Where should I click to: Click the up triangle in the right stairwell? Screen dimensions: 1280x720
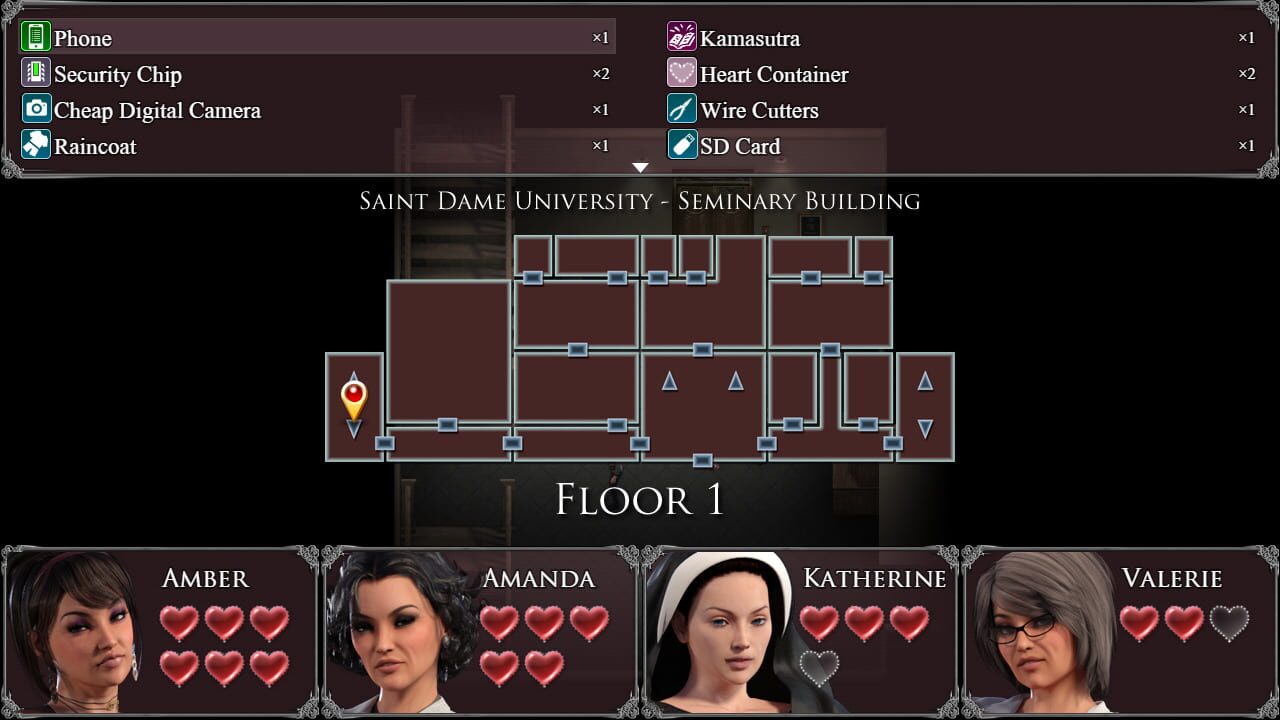point(924,381)
